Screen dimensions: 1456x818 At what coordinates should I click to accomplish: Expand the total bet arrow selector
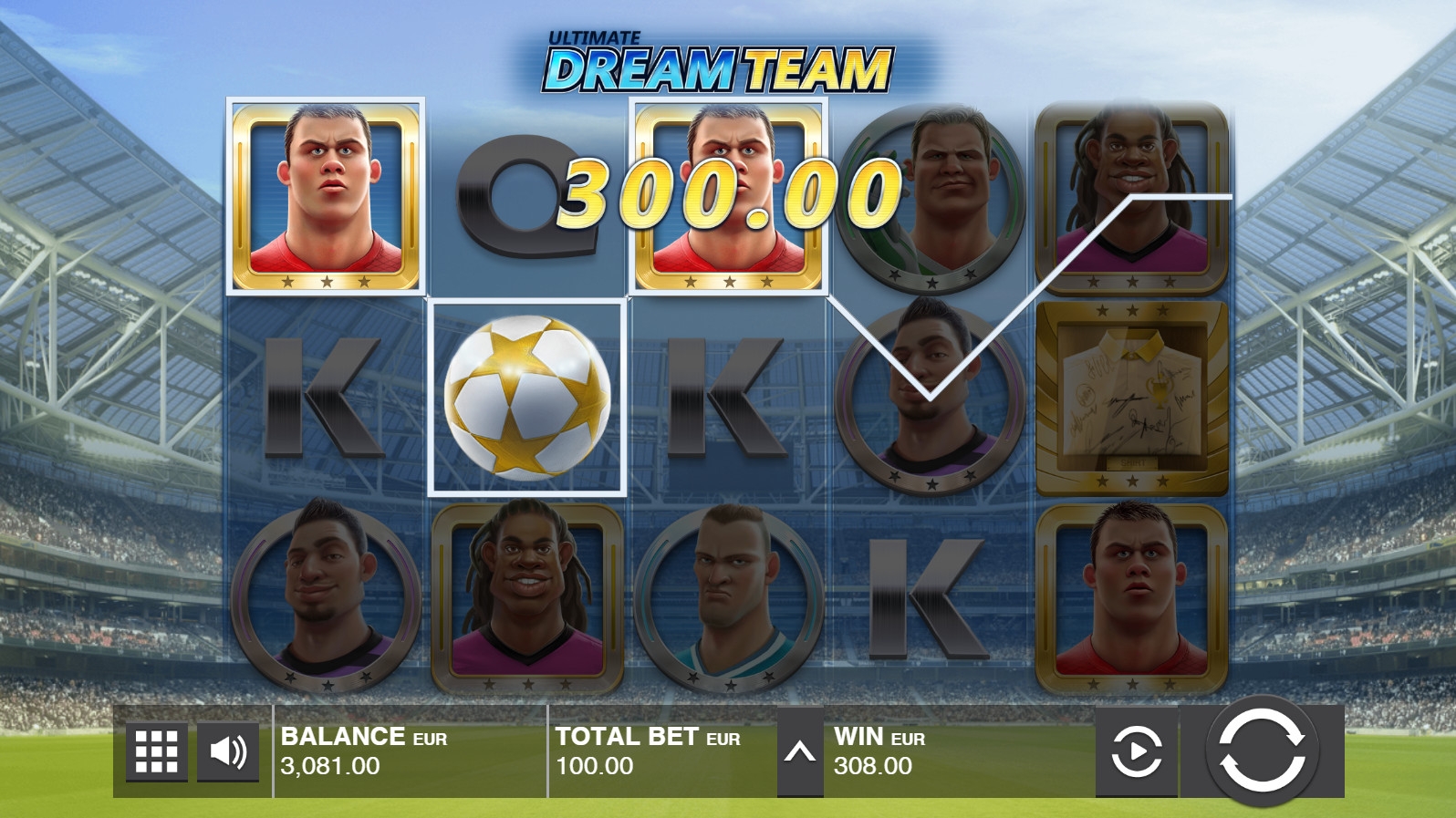pos(799,752)
